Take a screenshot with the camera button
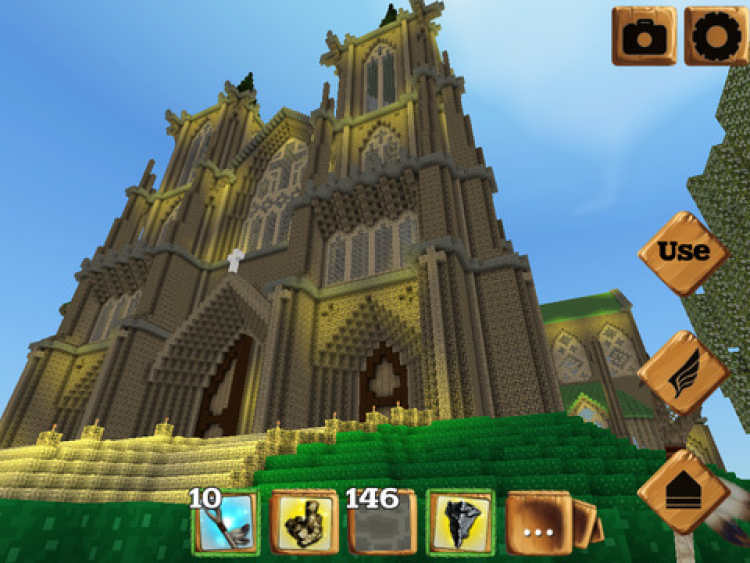The width and height of the screenshot is (750, 563). tap(644, 36)
